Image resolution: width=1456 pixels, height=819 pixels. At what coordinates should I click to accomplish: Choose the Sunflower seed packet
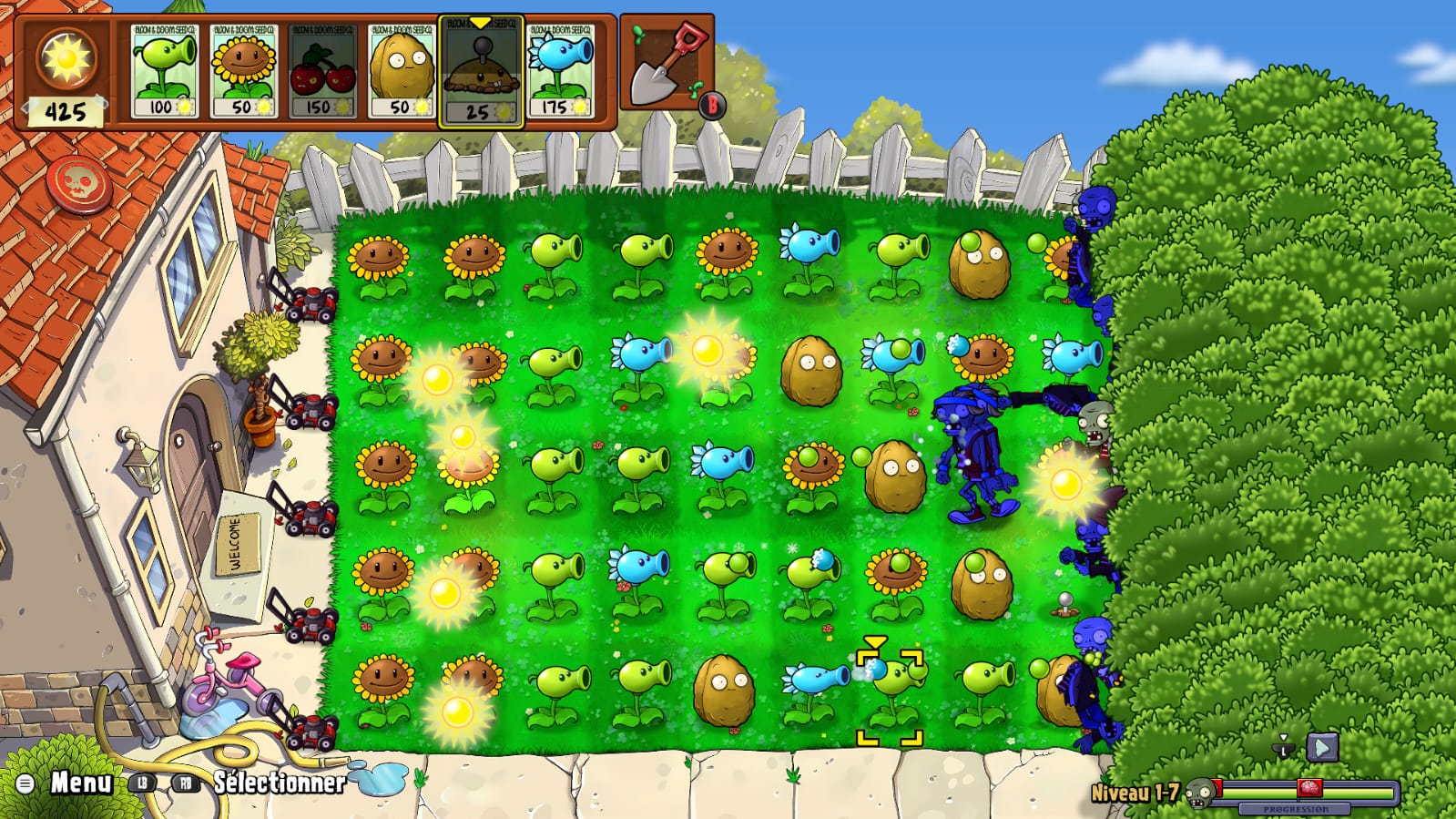244,71
